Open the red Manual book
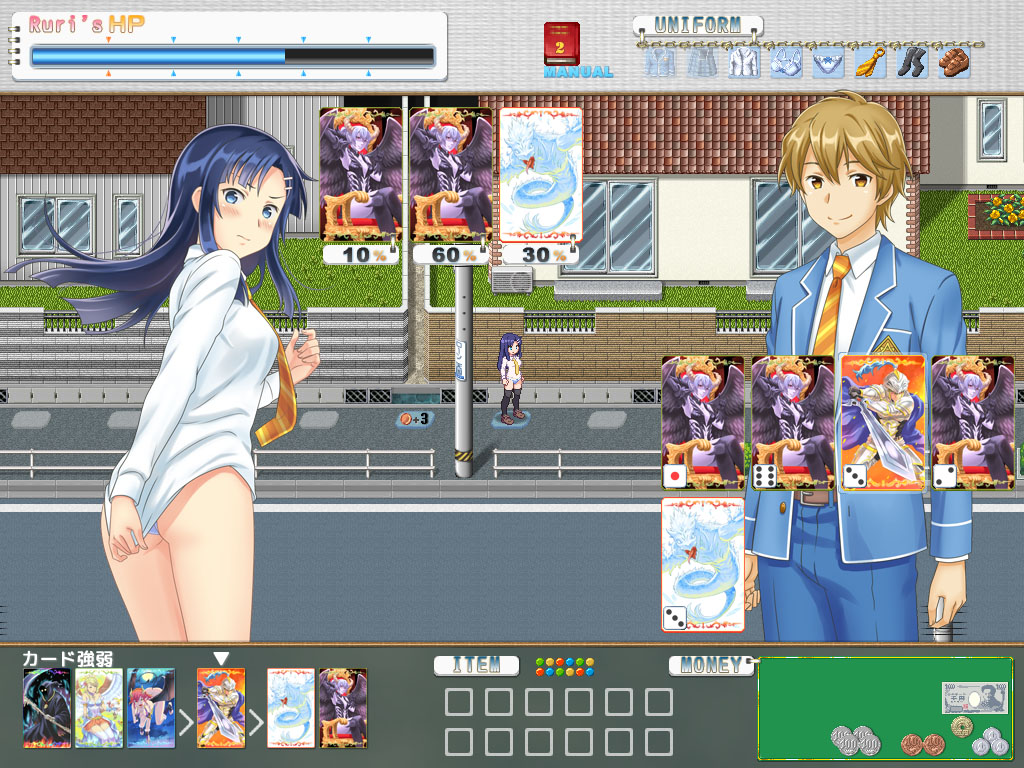 pos(562,45)
